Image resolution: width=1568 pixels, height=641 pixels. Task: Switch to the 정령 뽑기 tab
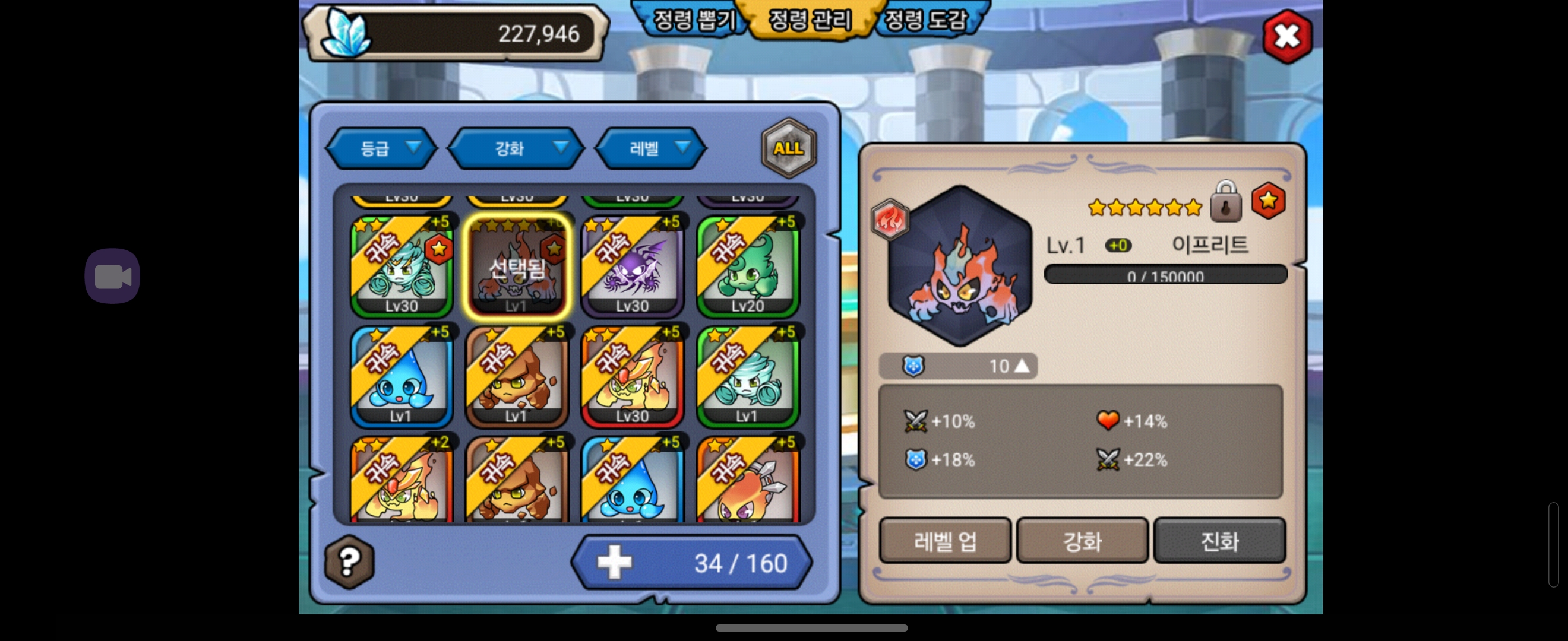[693, 20]
